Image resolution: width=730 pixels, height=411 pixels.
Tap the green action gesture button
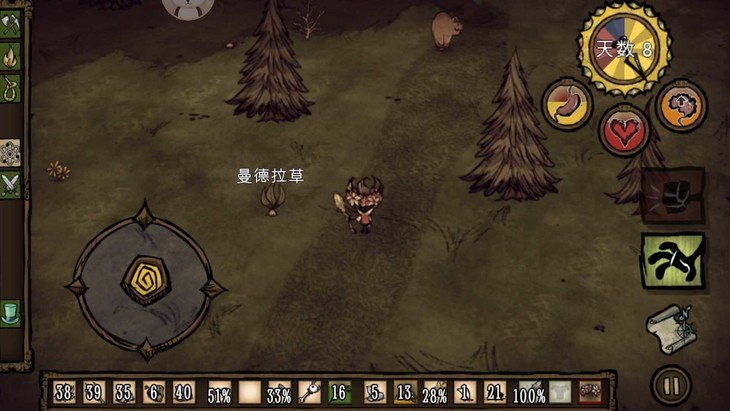point(672,261)
